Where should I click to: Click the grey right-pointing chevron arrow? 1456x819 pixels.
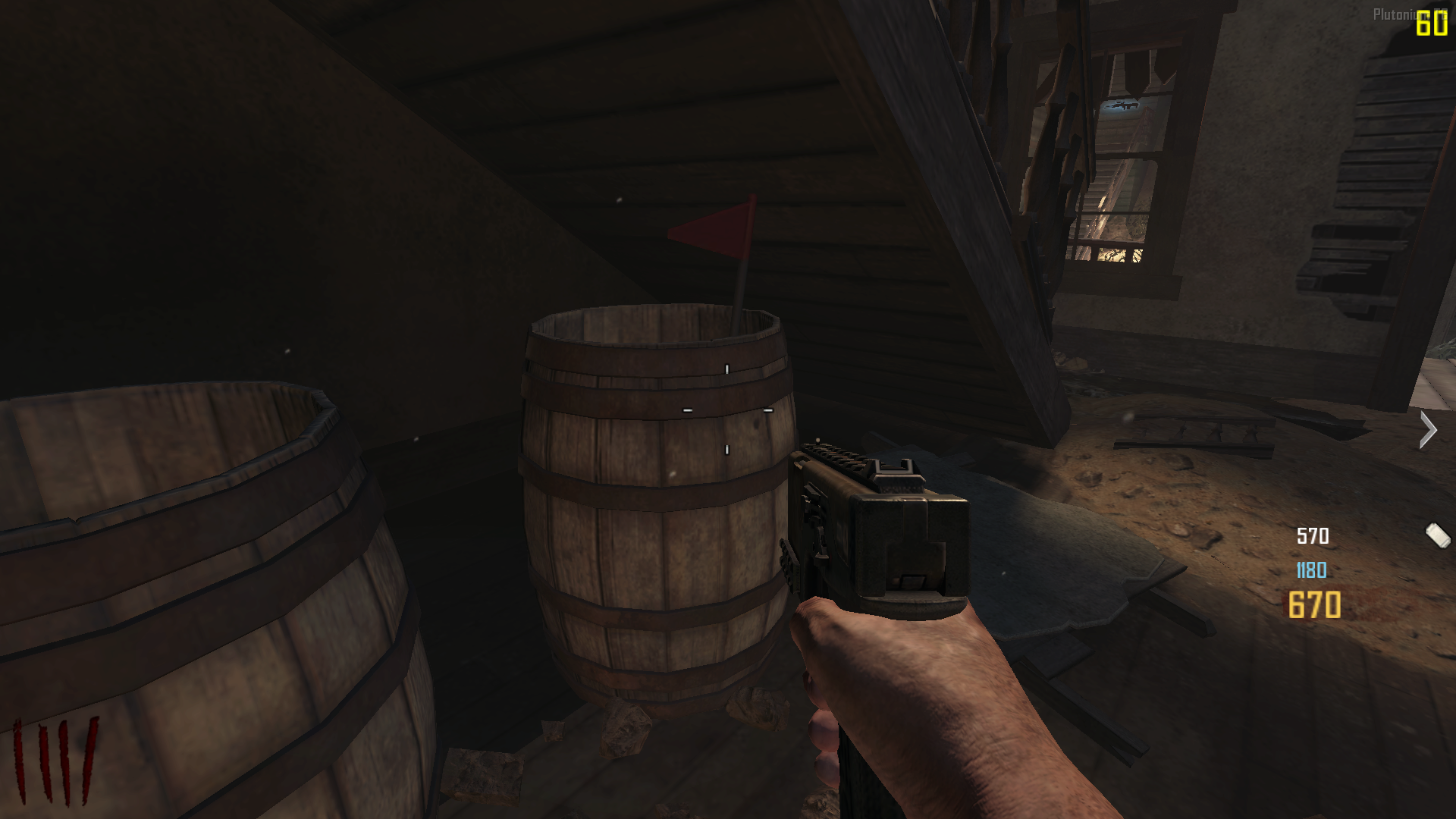point(1429,430)
